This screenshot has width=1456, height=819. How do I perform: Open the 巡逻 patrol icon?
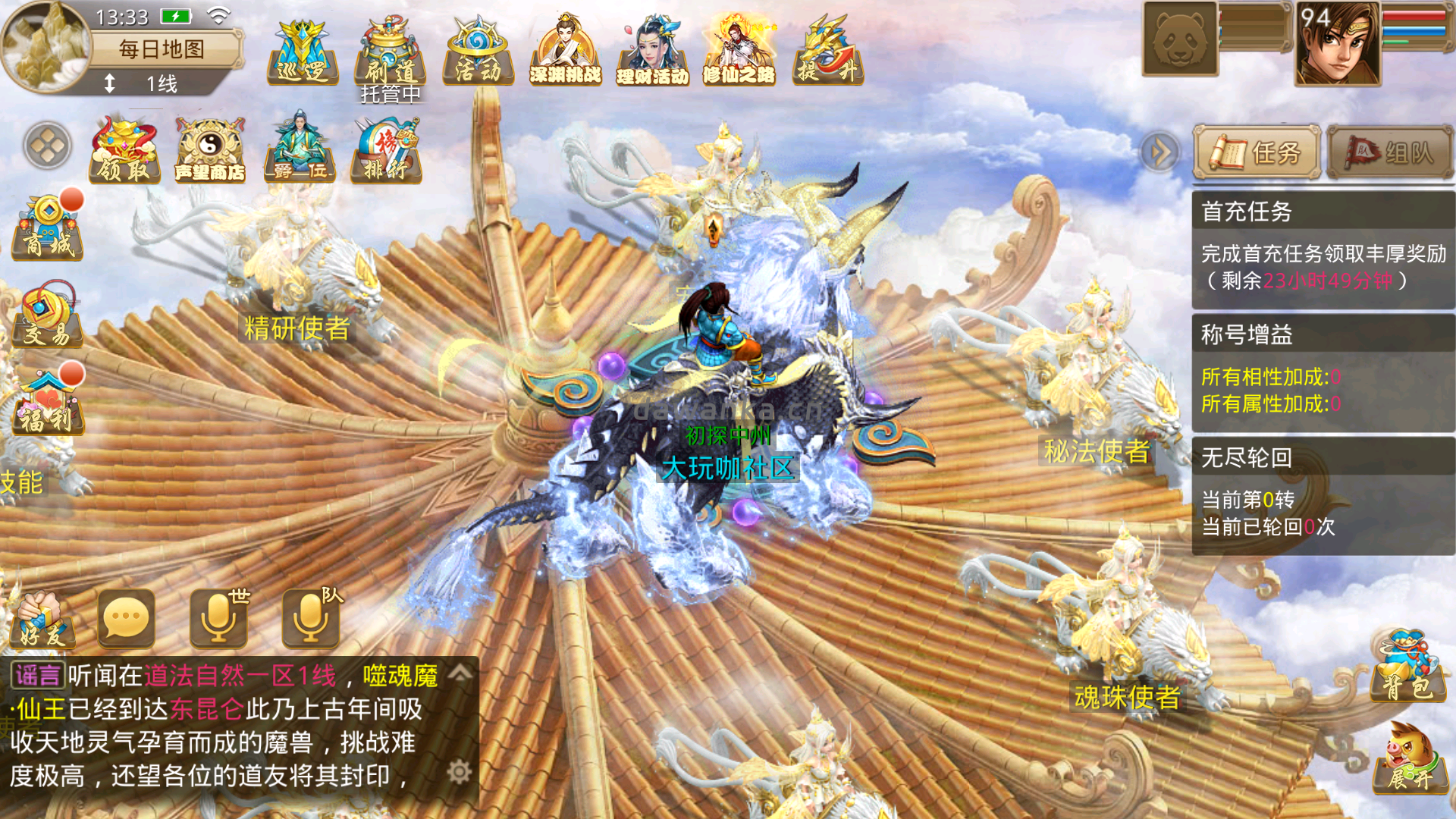coord(303,52)
